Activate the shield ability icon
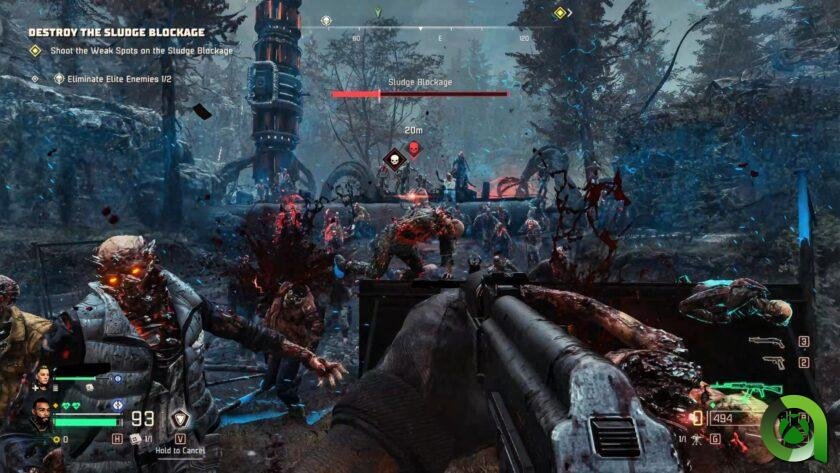 tap(181, 420)
